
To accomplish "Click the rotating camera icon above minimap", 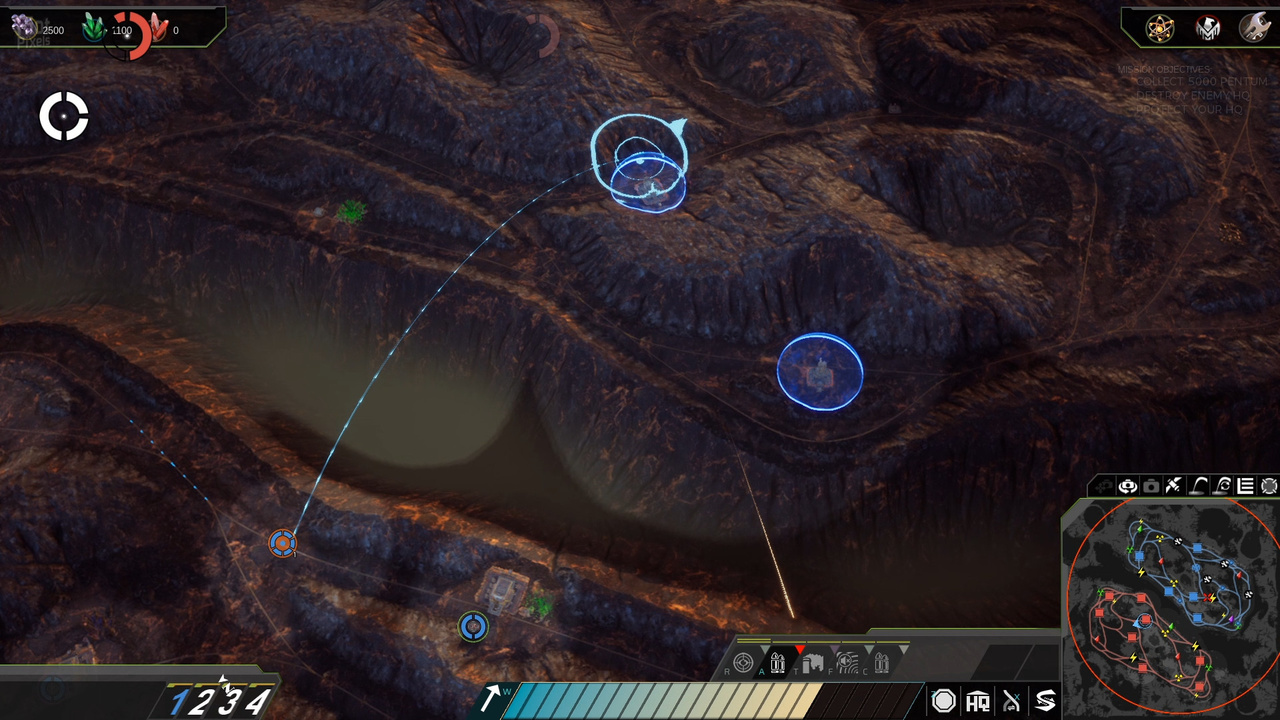I will click(x=1128, y=486).
